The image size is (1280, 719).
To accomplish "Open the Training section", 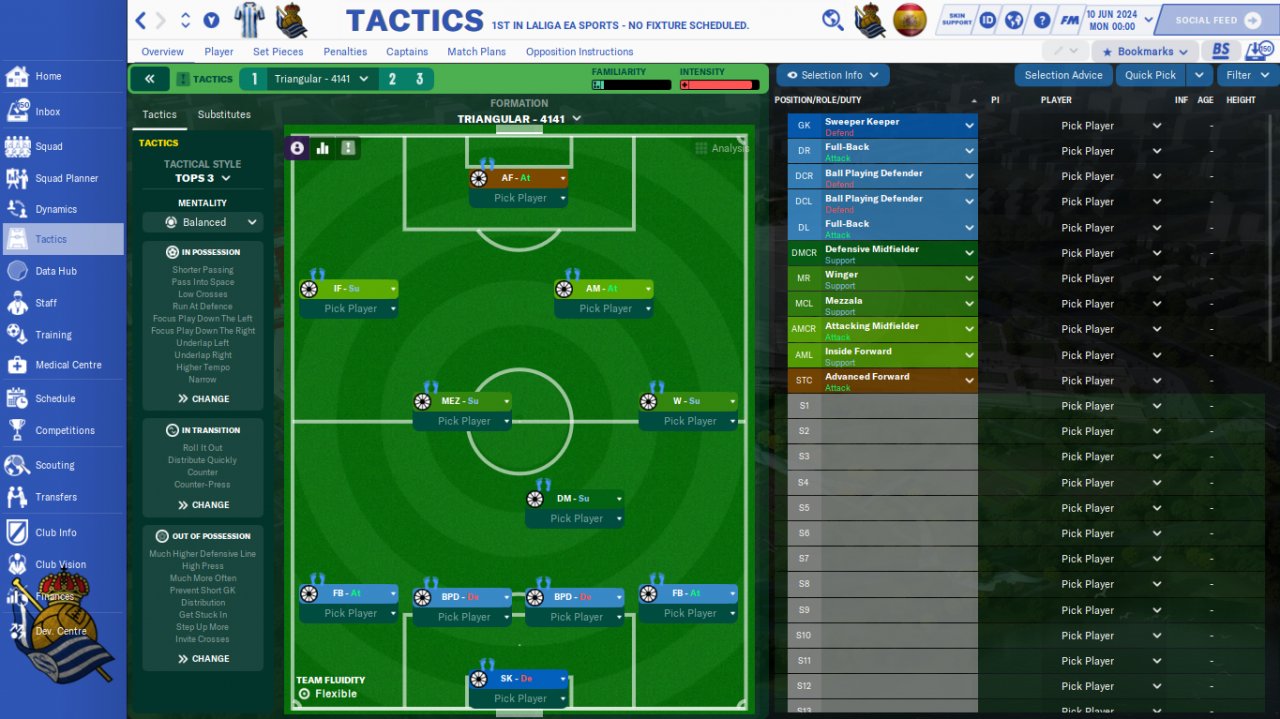I will point(53,335).
